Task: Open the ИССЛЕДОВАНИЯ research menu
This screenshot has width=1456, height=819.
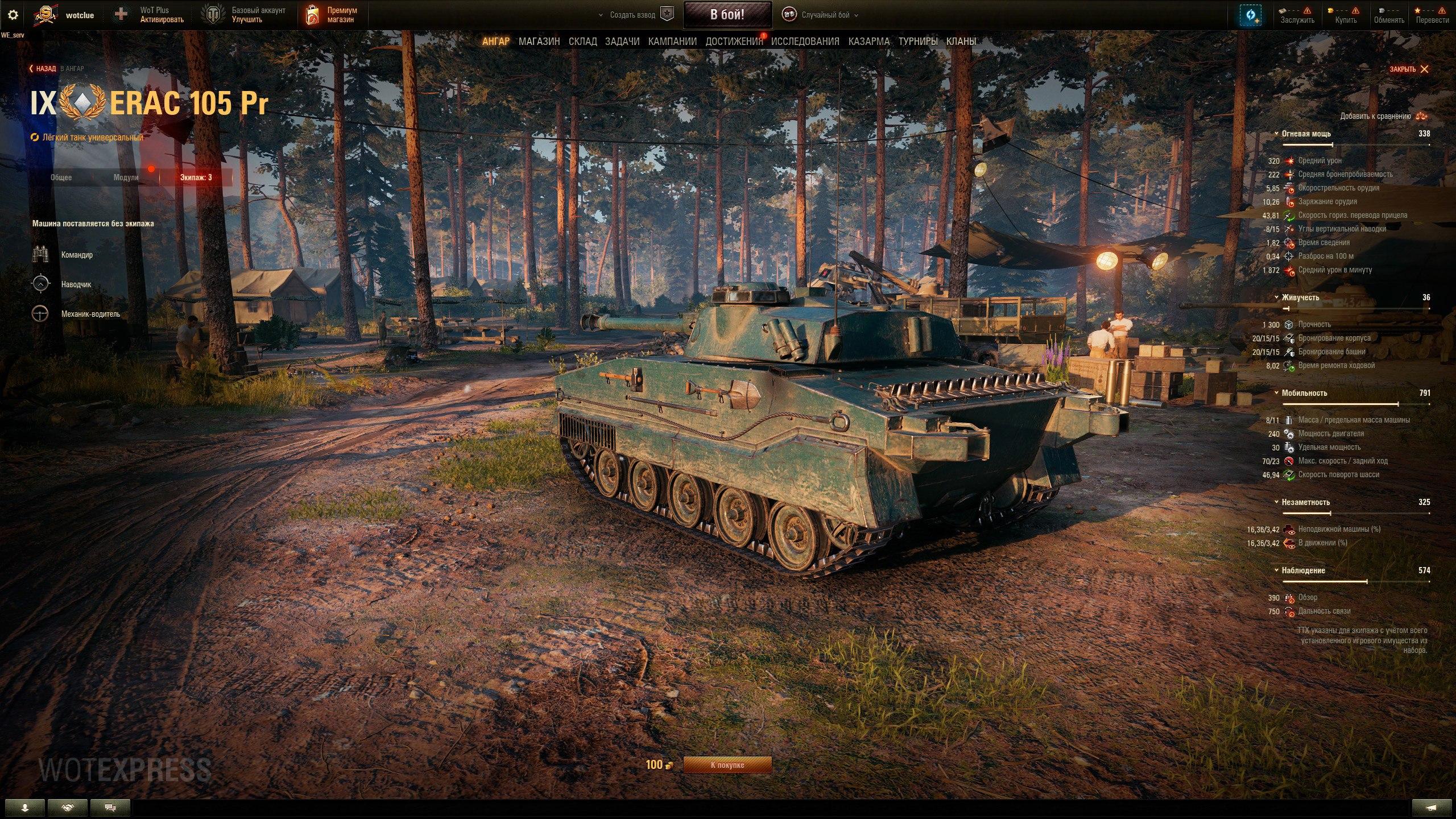Action: click(805, 42)
